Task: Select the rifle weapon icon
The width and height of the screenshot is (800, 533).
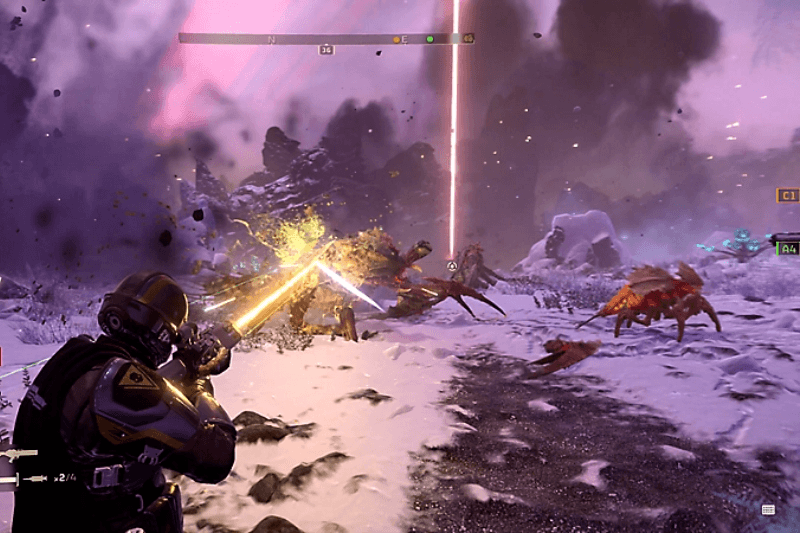Action: [x=22, y=454]
